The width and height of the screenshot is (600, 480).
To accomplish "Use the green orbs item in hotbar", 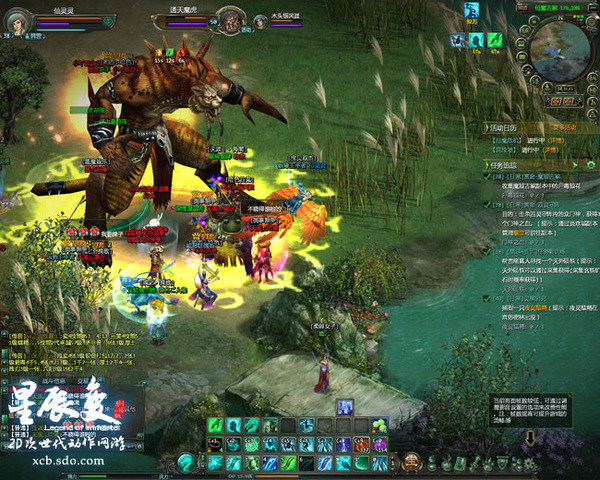I will [379, 426].
